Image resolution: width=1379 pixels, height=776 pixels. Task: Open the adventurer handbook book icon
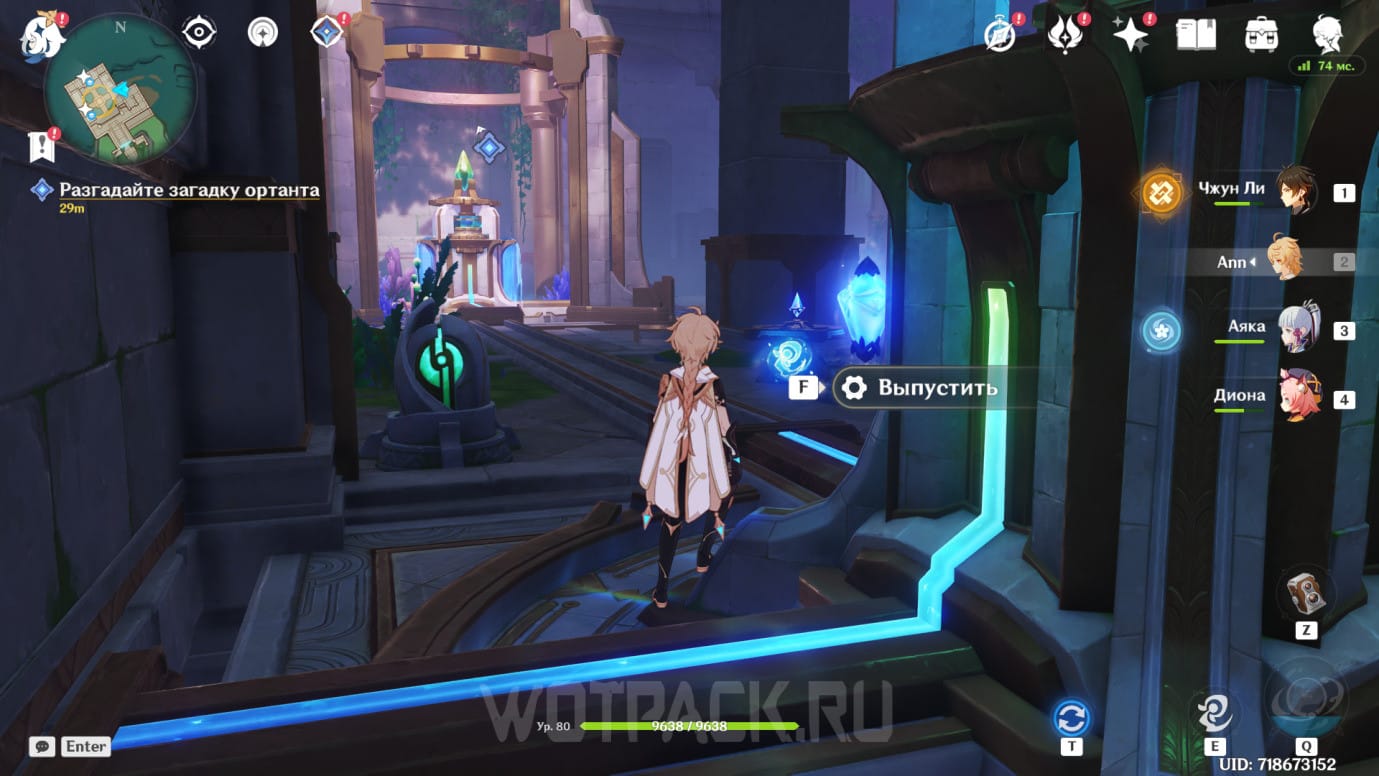pyautogui.click(x=1196, y=35)
